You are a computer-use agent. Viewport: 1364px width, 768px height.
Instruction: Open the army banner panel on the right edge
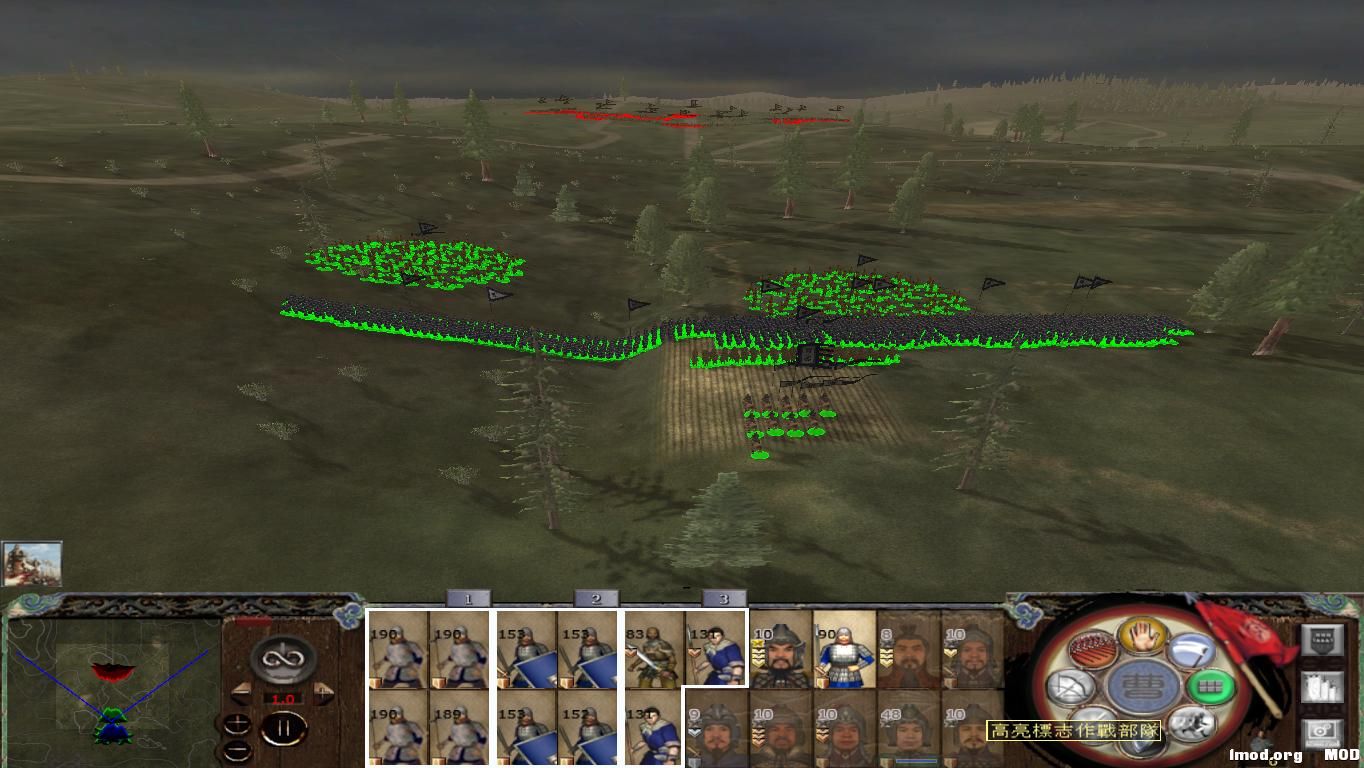tap(1323, 639)
